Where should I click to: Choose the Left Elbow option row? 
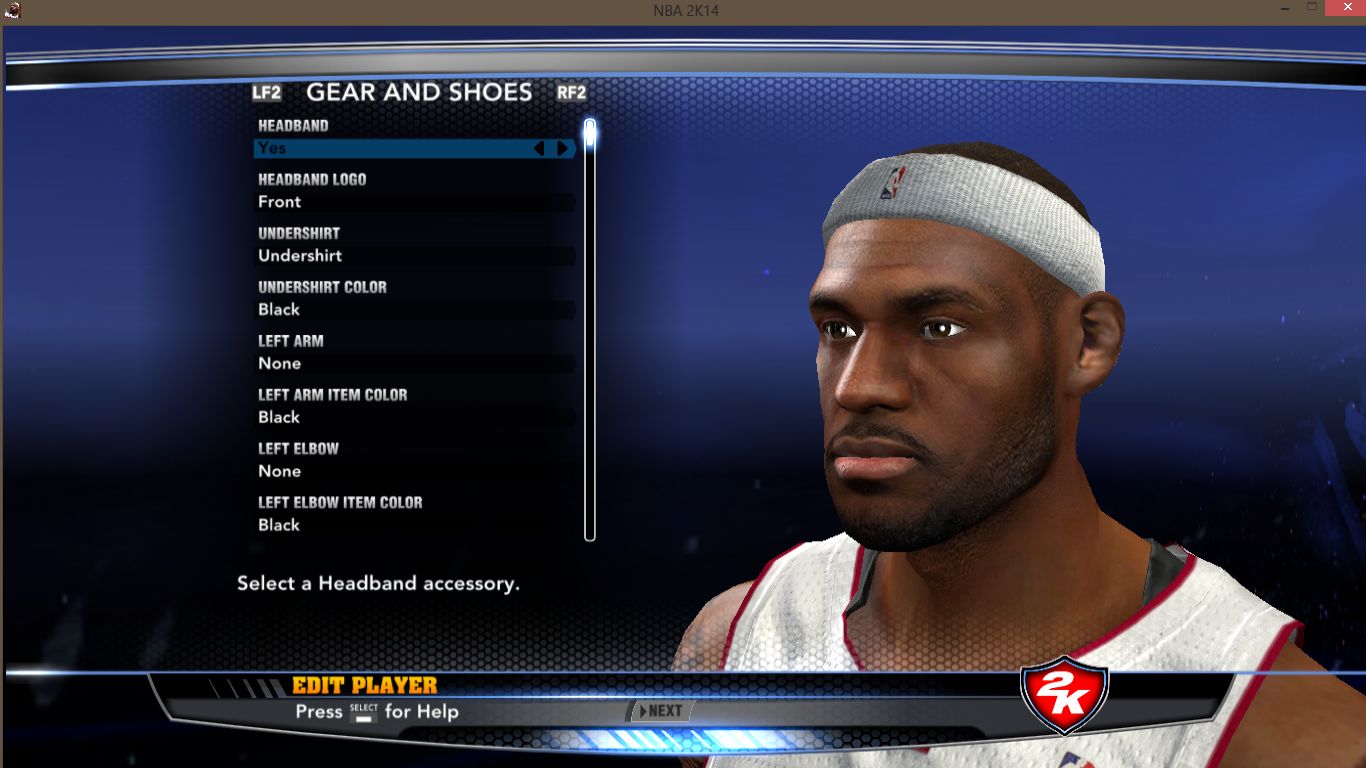[x=414, y=472]
